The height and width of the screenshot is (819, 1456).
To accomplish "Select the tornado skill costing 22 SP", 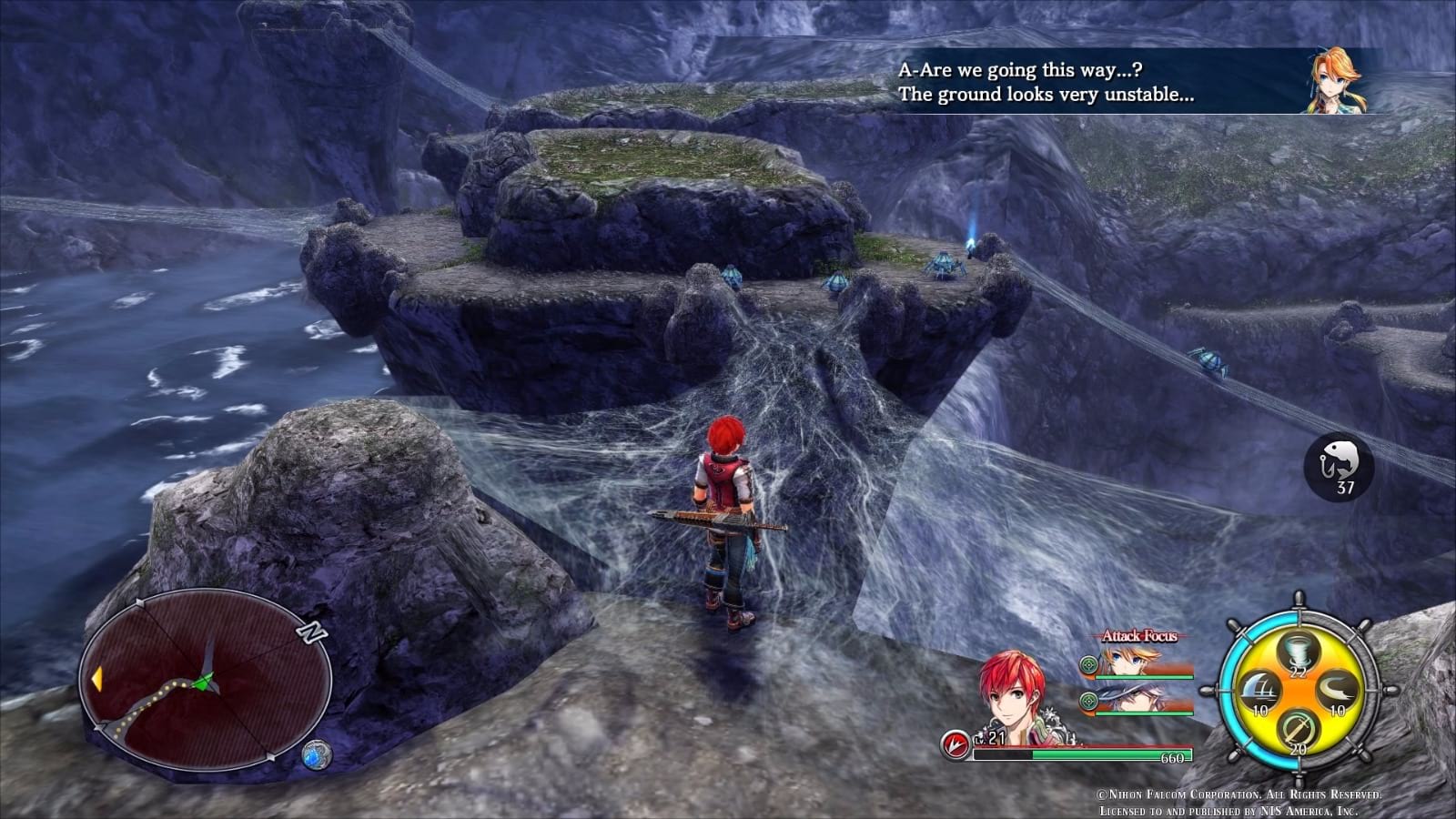I will 1297,651.
